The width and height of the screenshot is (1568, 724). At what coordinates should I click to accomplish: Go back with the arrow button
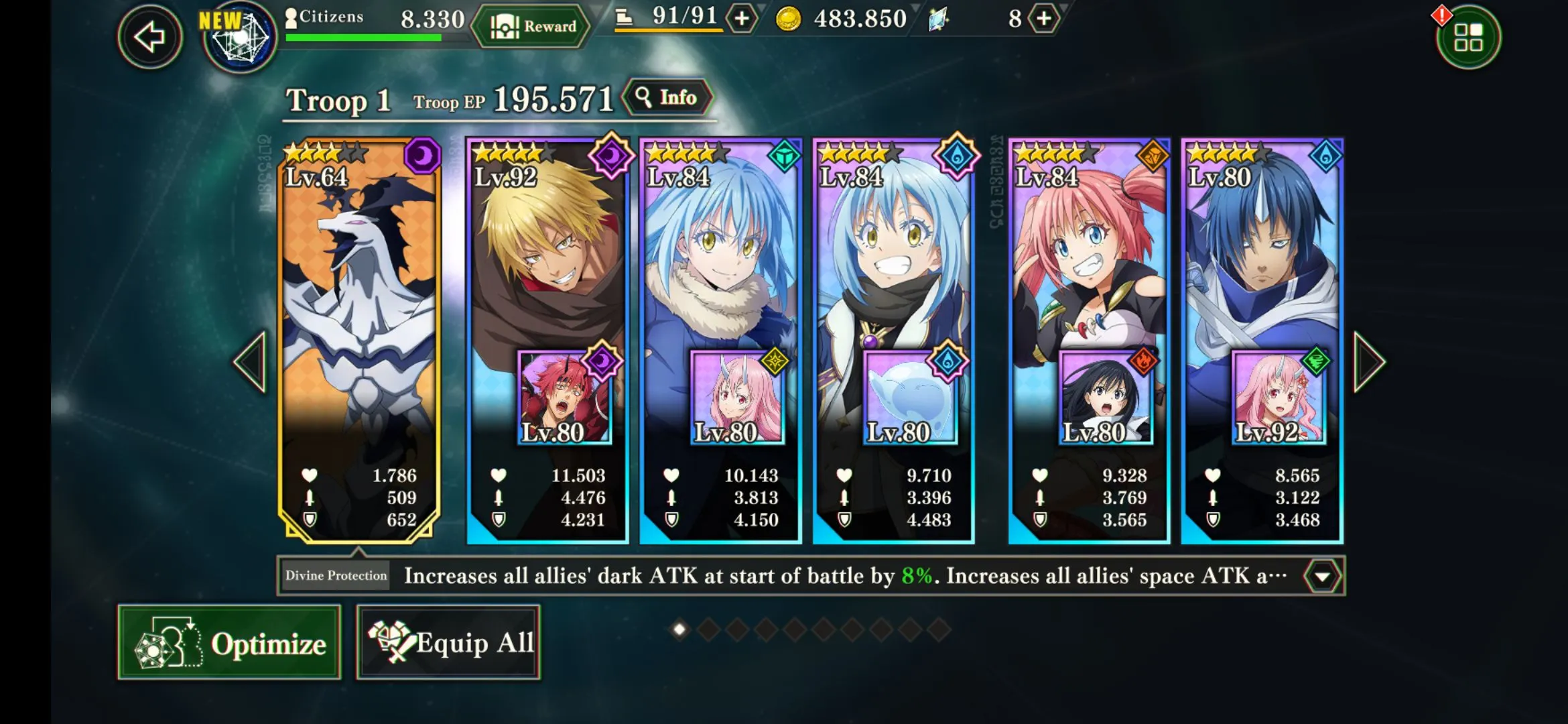tap(149, 36)
